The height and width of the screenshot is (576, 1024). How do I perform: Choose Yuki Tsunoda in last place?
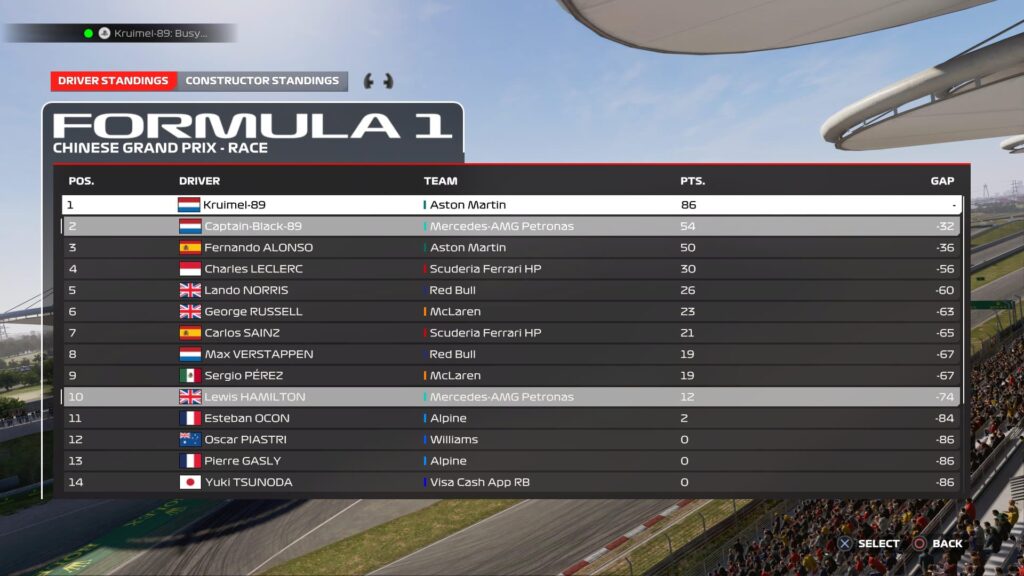point(511,482)
